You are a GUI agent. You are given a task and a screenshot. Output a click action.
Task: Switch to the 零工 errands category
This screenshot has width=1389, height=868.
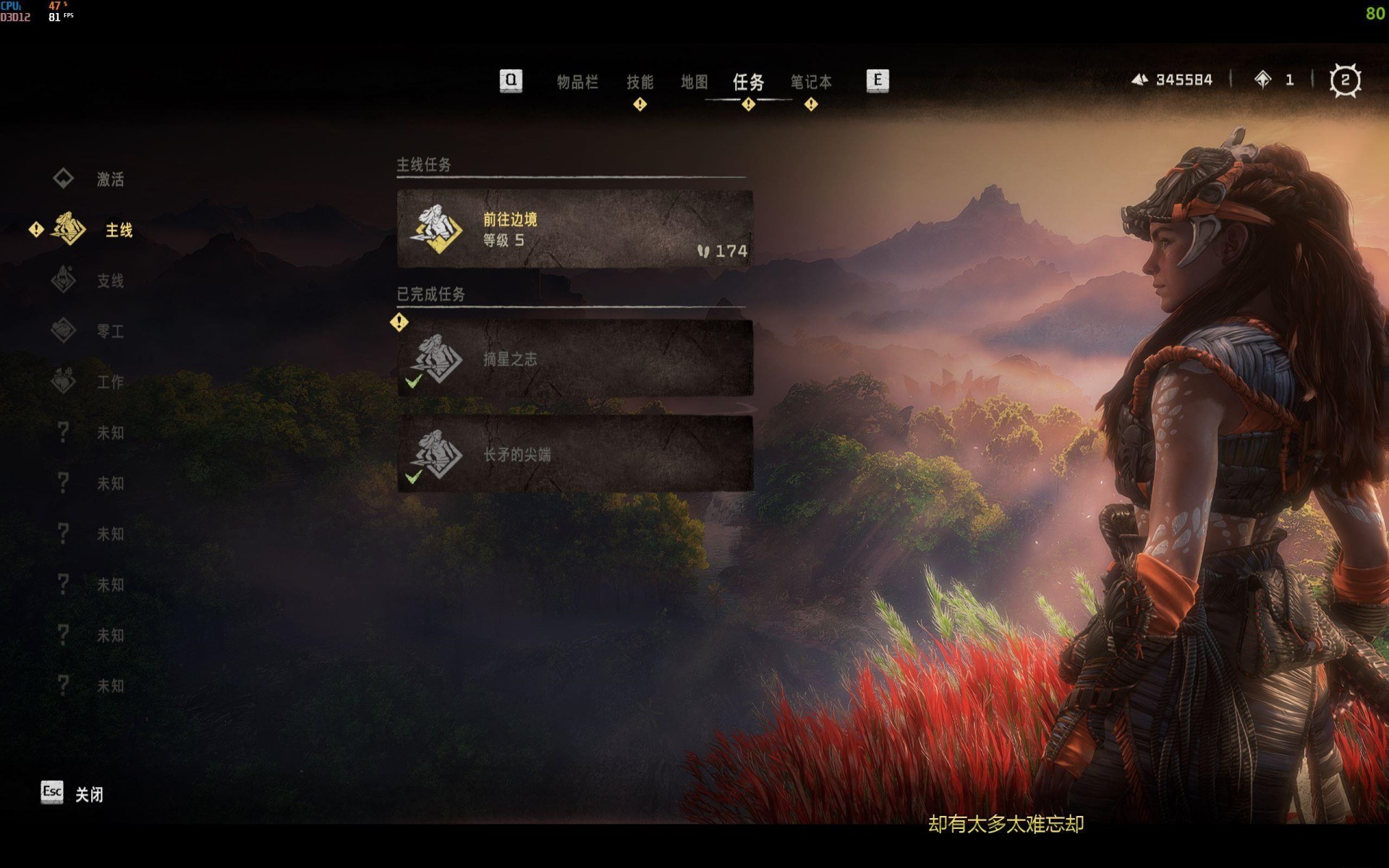tap(109, 331)
